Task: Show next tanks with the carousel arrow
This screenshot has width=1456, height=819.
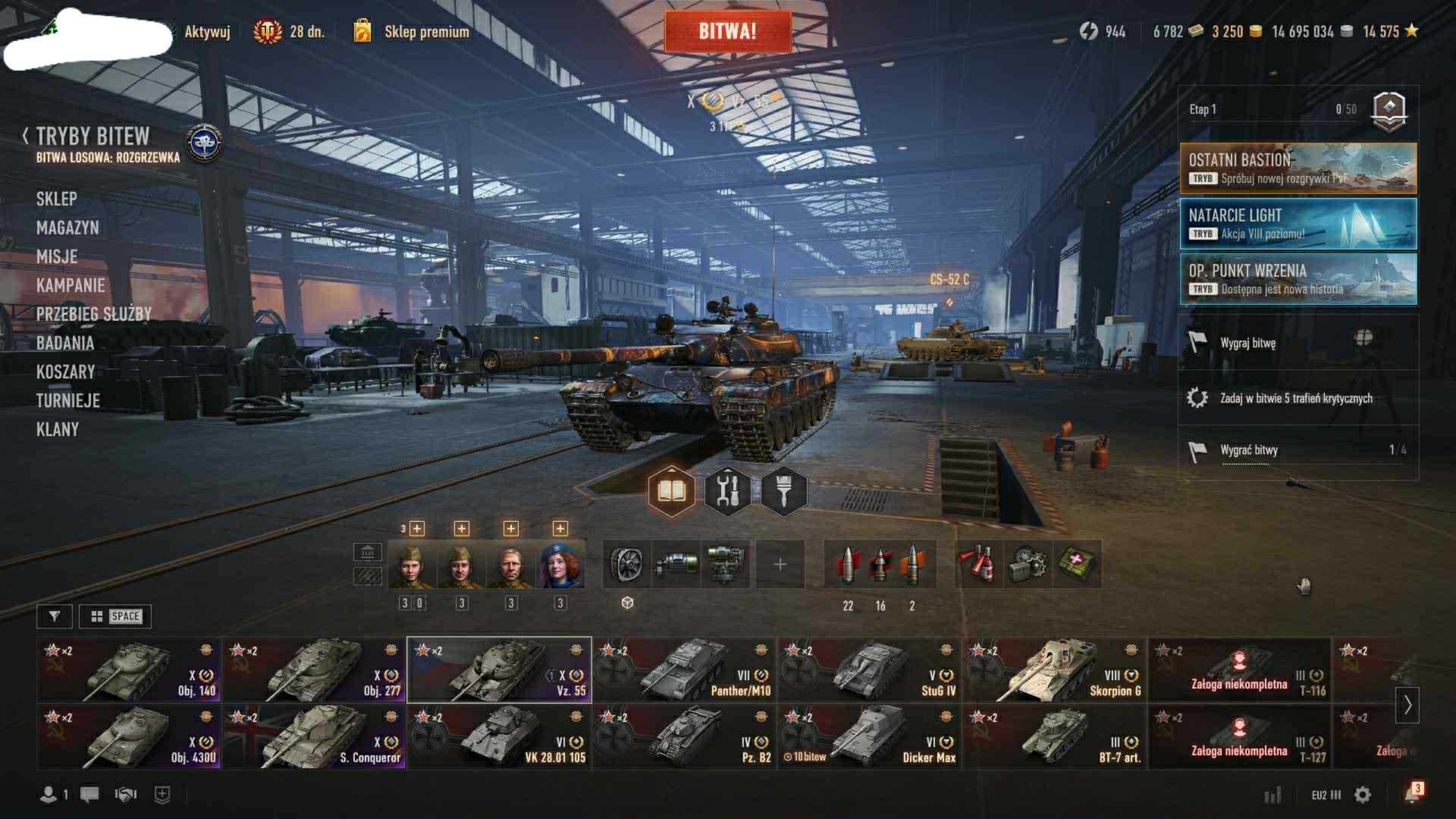Action: tap(1407, 705)
